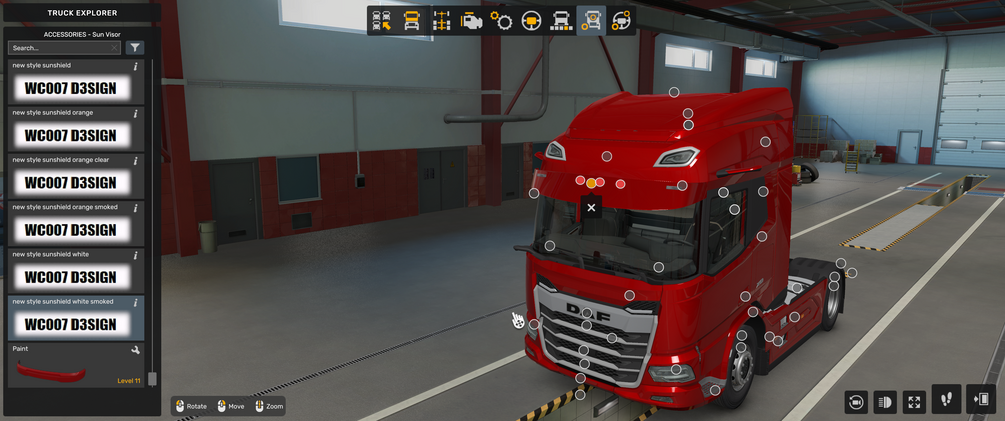1005x421 pixels.
Task: Reset the camera view
Action: (x=855, y=402)
